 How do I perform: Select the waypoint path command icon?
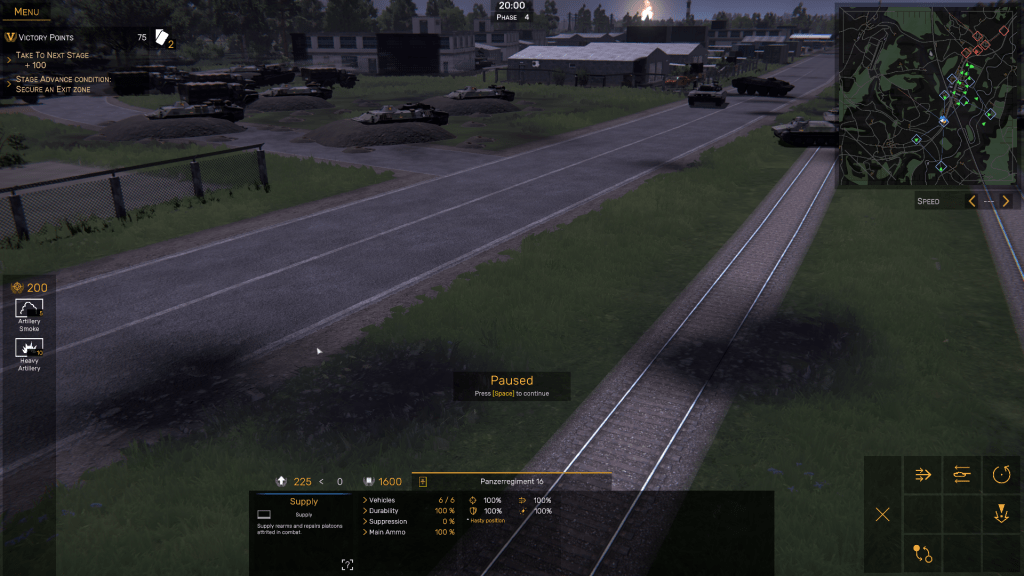[x=923, y=553]
